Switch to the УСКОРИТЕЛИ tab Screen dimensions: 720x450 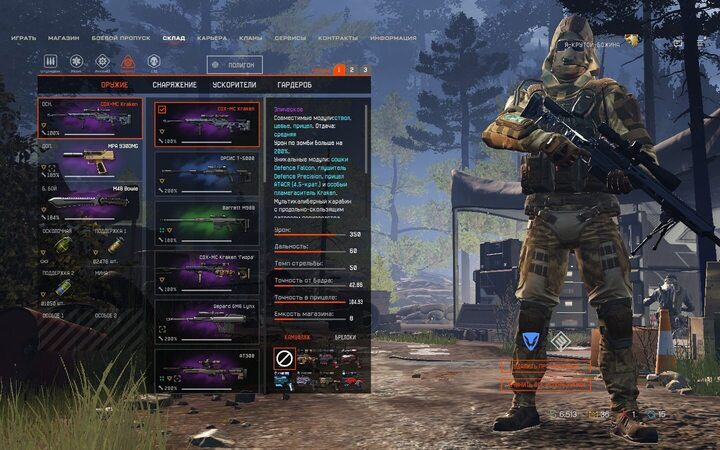coord(237,85)
